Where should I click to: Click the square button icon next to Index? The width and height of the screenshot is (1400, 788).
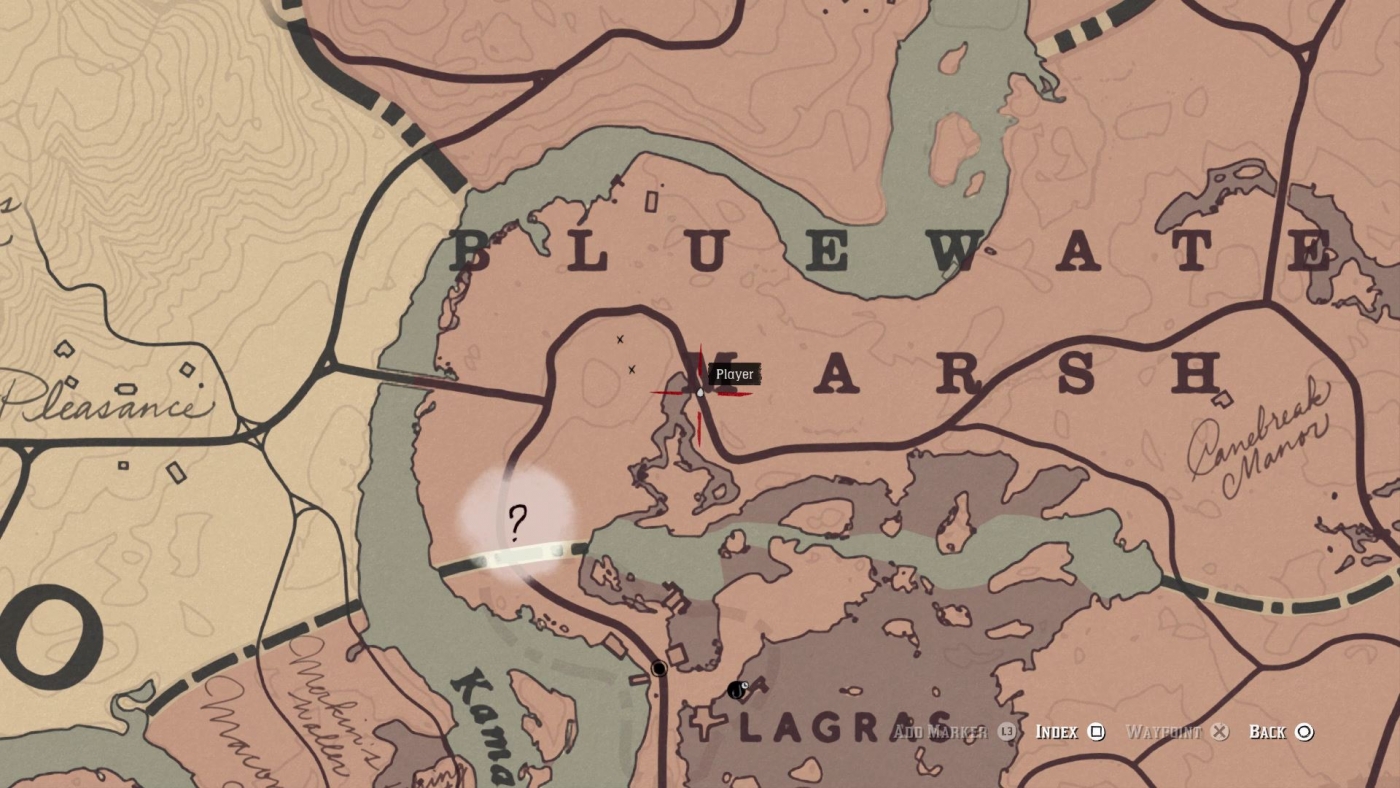coord(1096,732)
